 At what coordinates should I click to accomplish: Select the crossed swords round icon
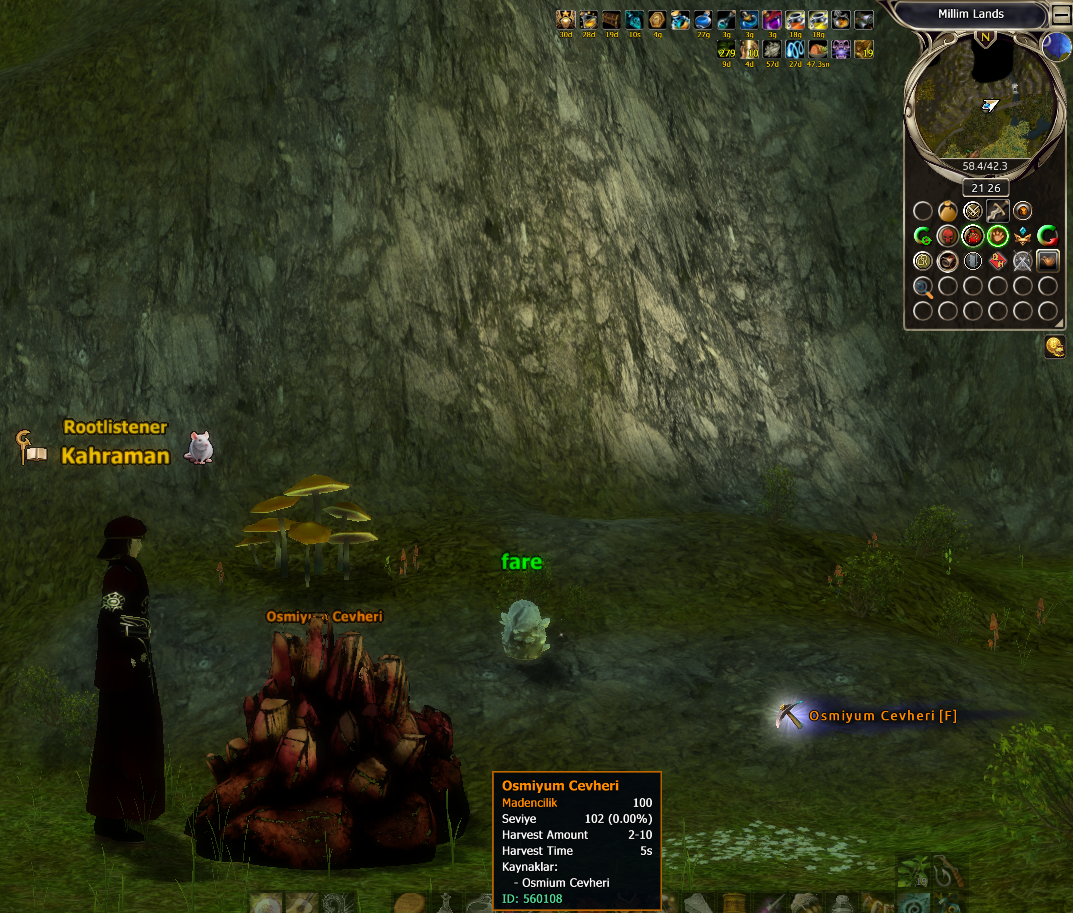(x=973, y=211)
